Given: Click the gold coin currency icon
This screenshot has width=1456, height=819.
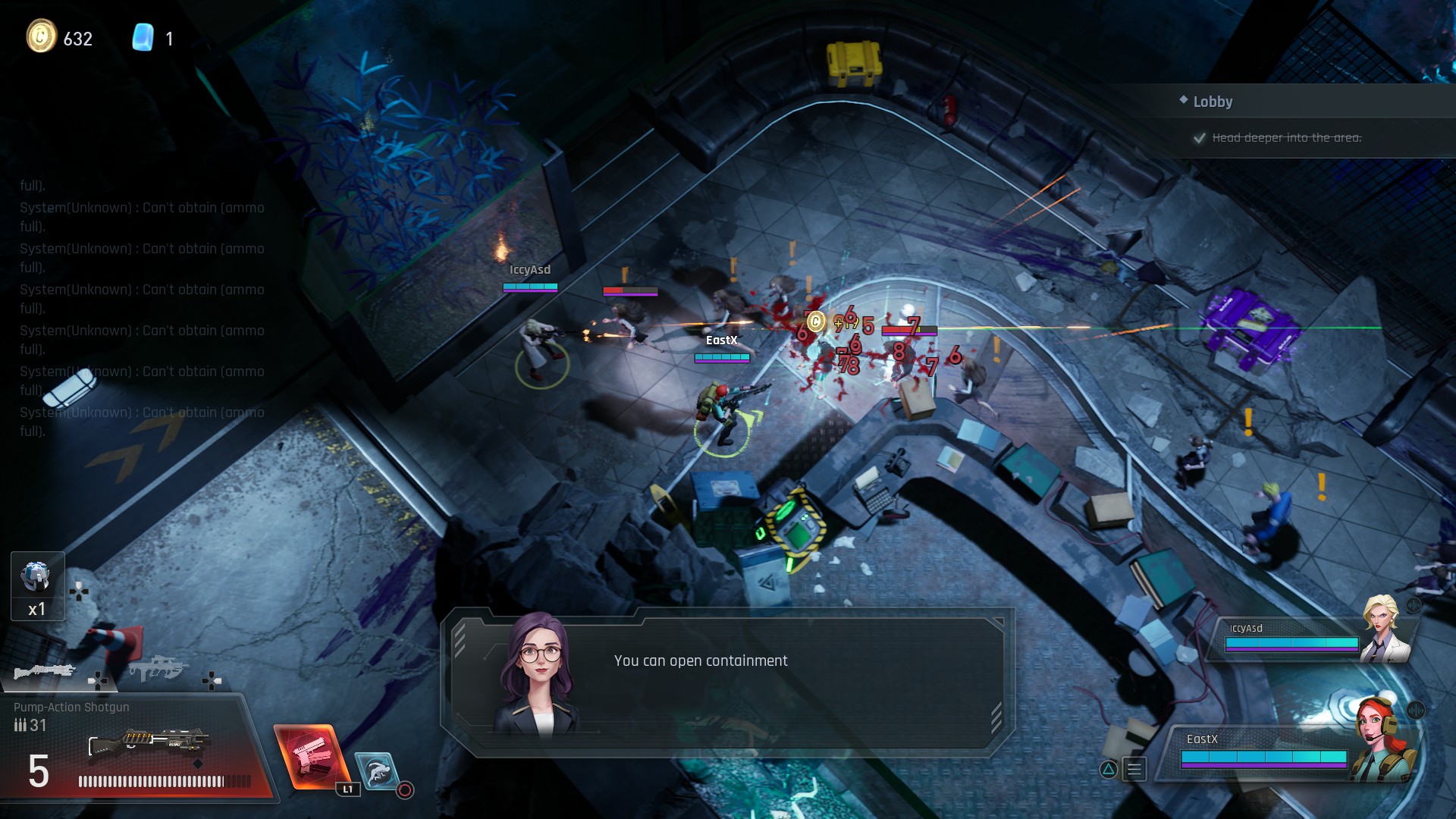Looking at the screenshot, I should (42, 36).
